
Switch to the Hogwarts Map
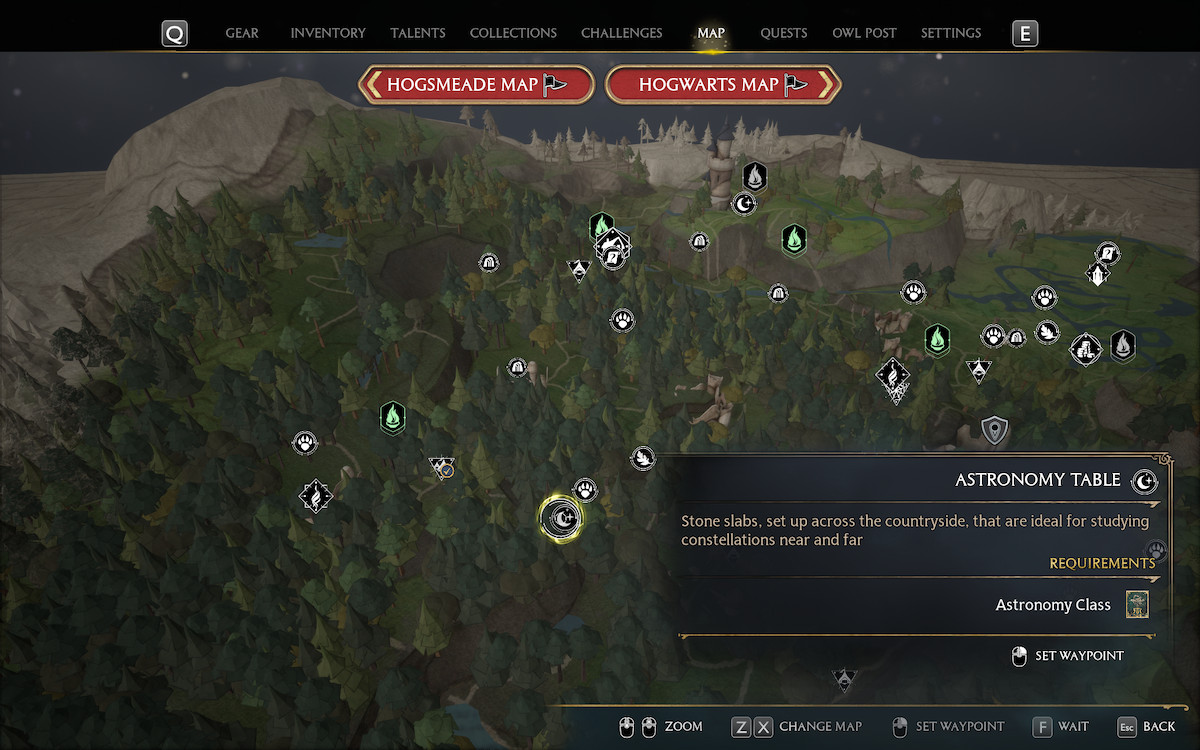(x=723, y=85)
